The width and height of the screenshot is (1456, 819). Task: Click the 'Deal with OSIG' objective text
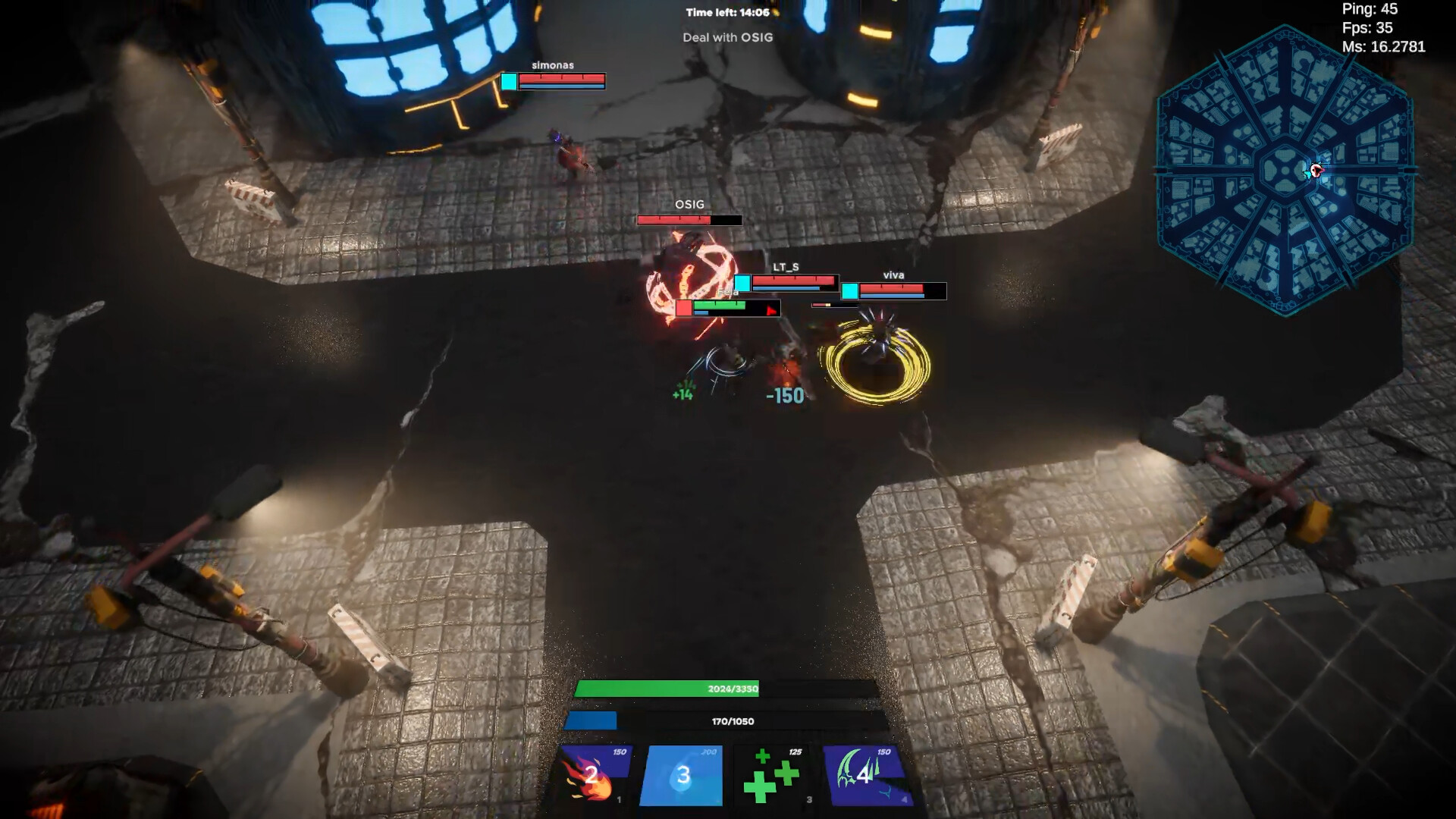(726, 36)
